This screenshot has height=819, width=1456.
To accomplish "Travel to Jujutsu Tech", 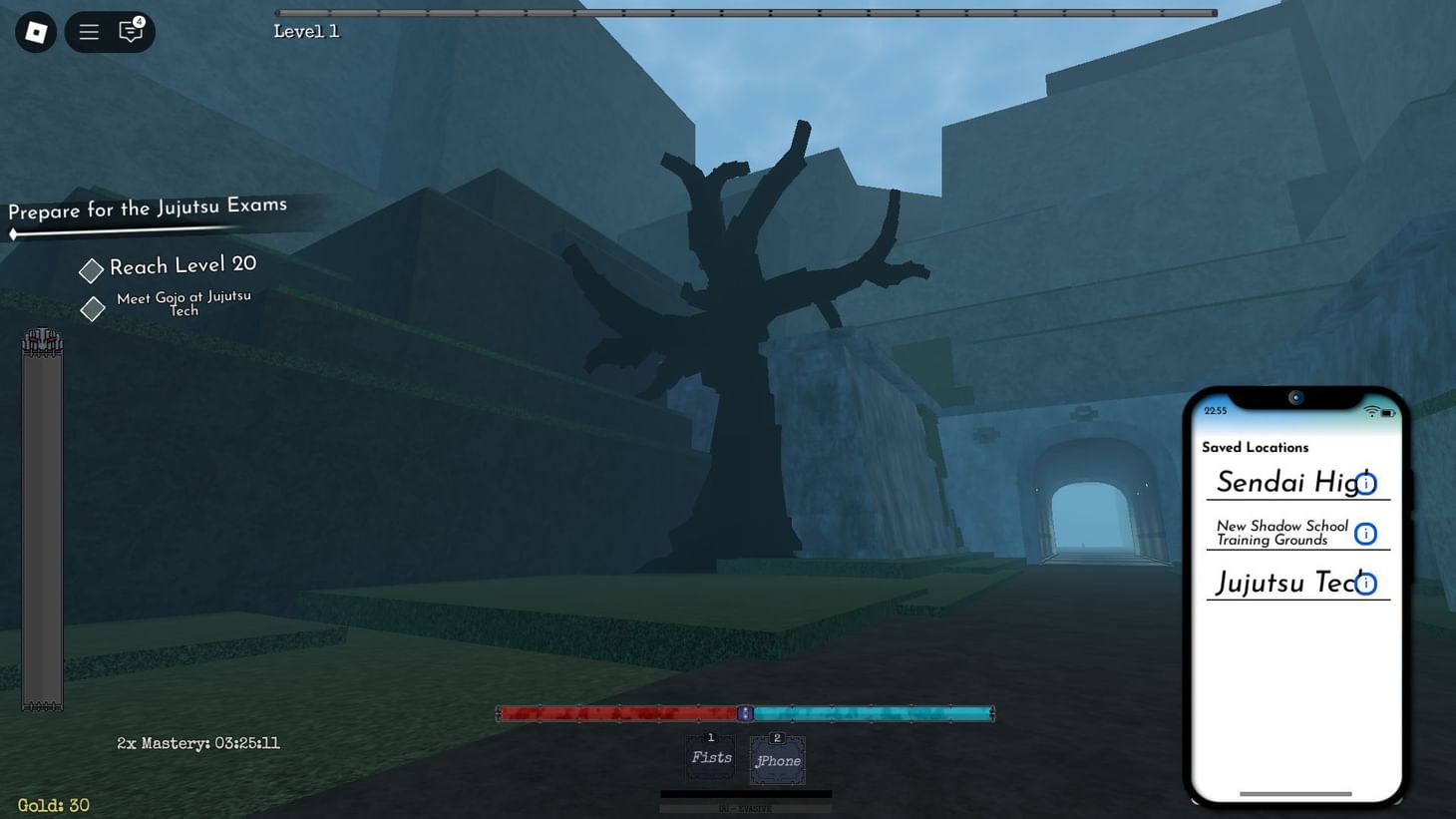I will pos(1281,583).
